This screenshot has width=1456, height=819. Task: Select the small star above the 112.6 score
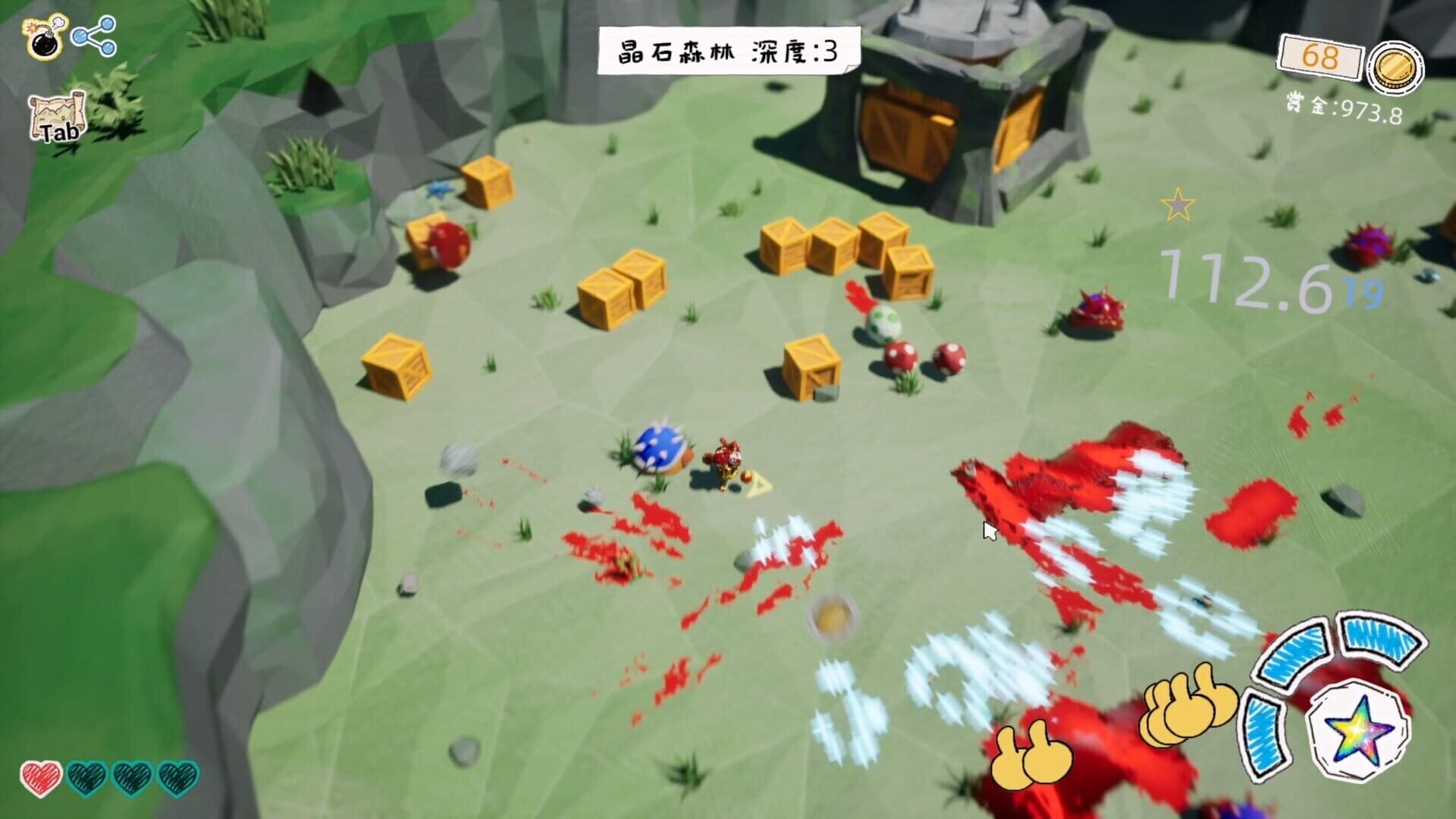tap(1178, 206)
